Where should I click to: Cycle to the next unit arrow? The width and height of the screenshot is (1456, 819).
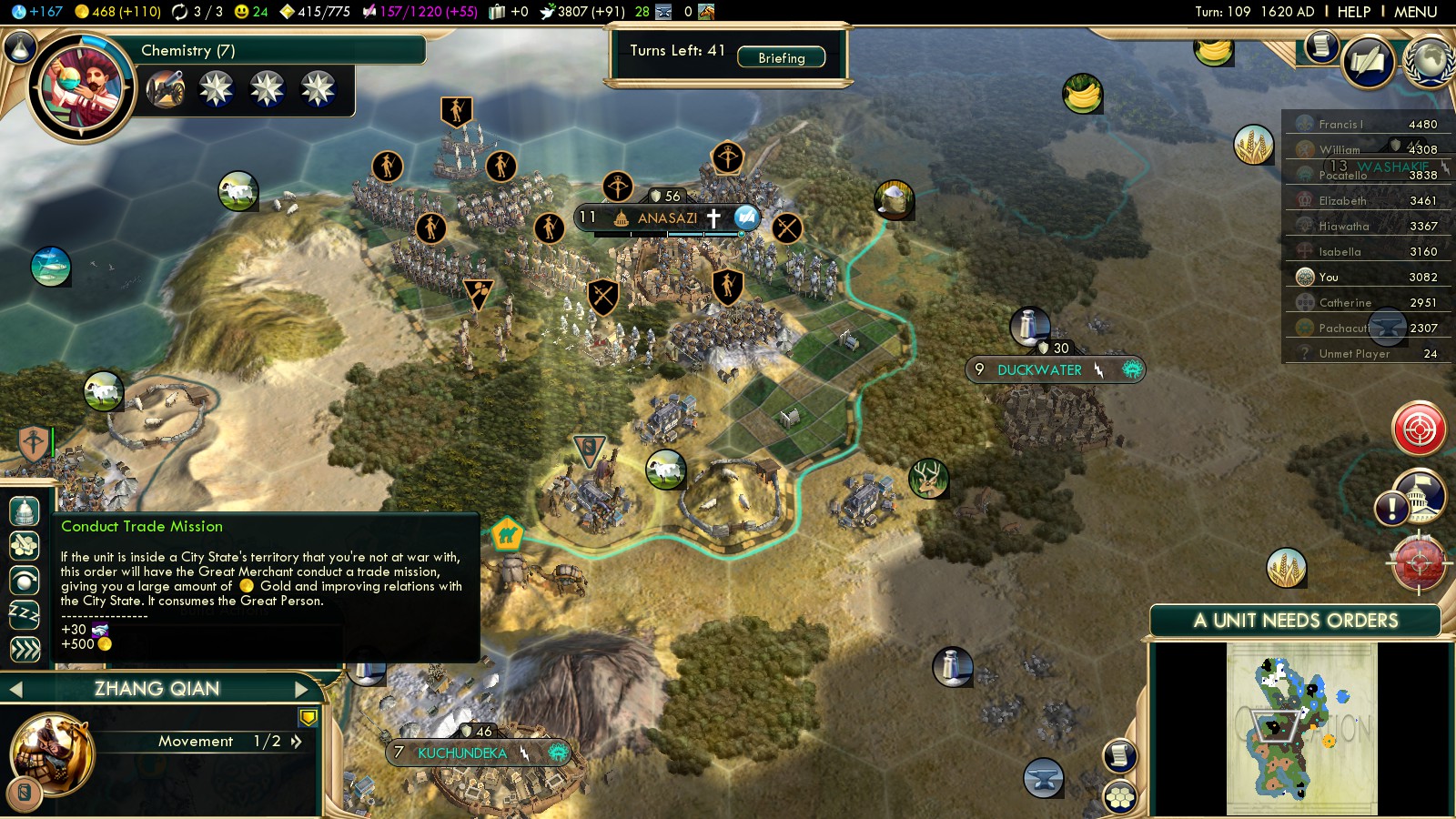301,690
